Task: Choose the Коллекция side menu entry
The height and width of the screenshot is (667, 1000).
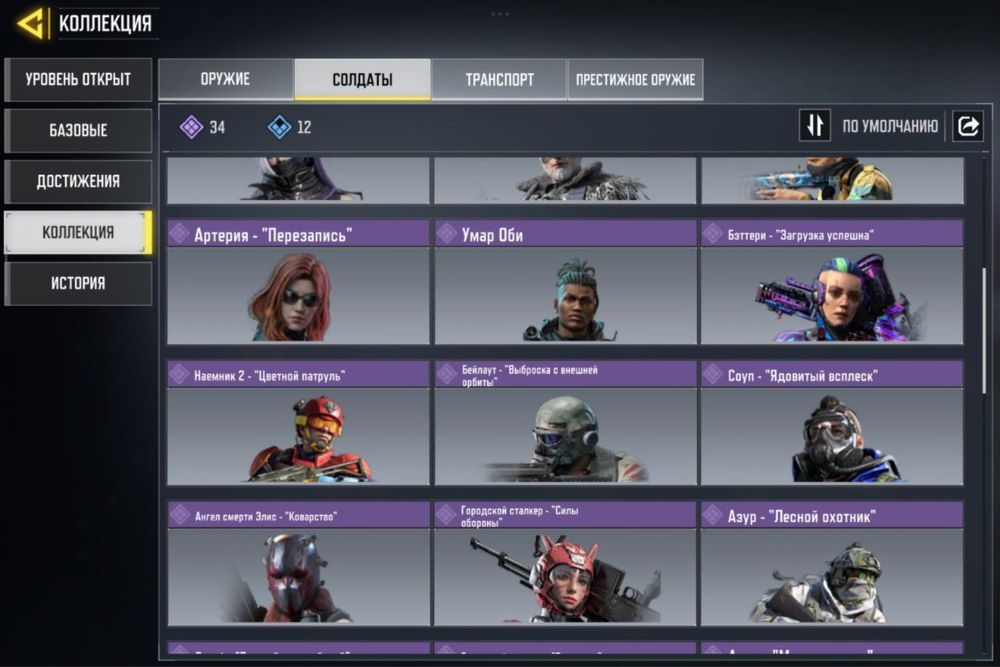Action: tap(78, 232)
